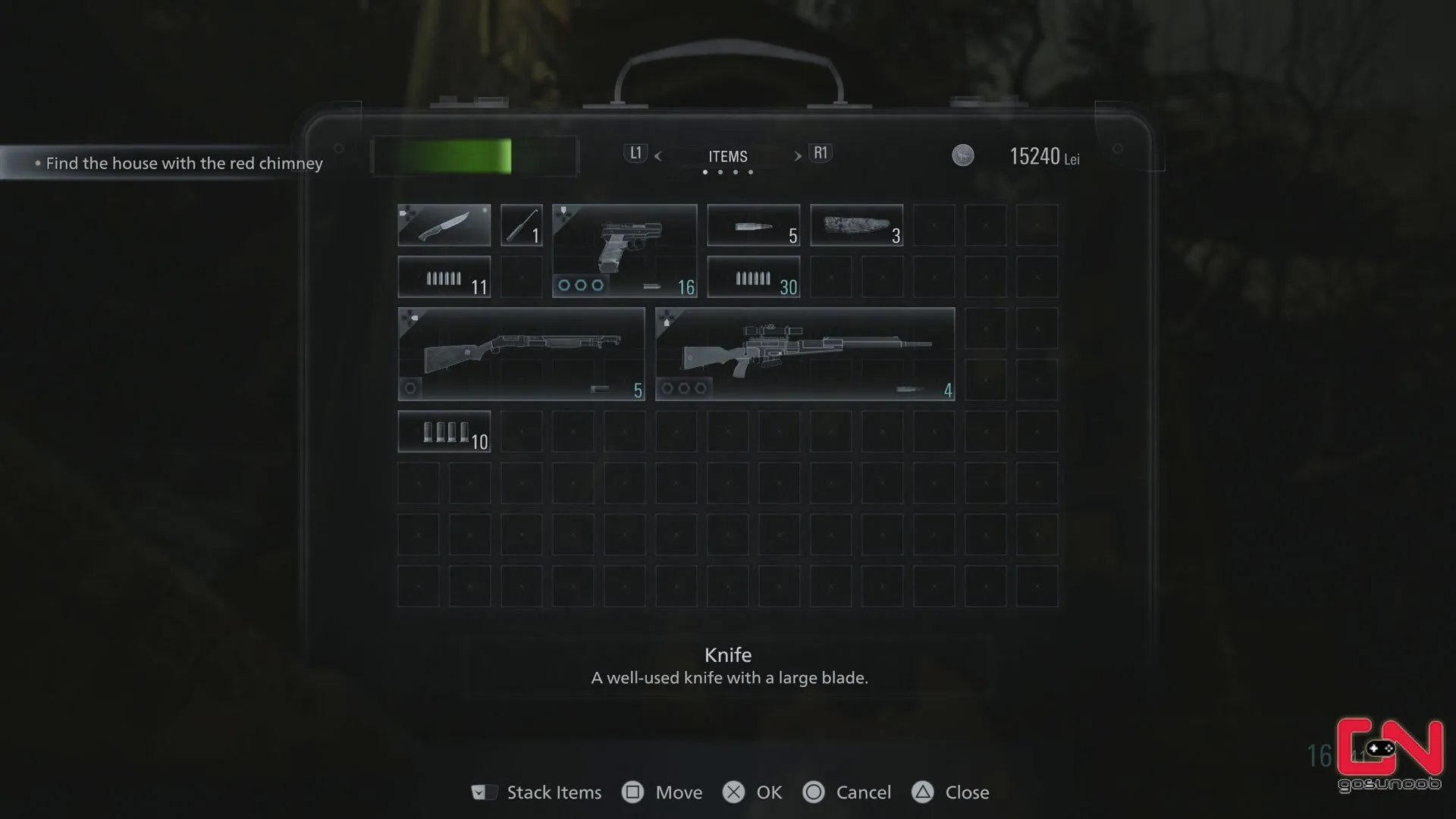
Task: Click the GosuNoob watermark logo
Action: coord(1389,755)
